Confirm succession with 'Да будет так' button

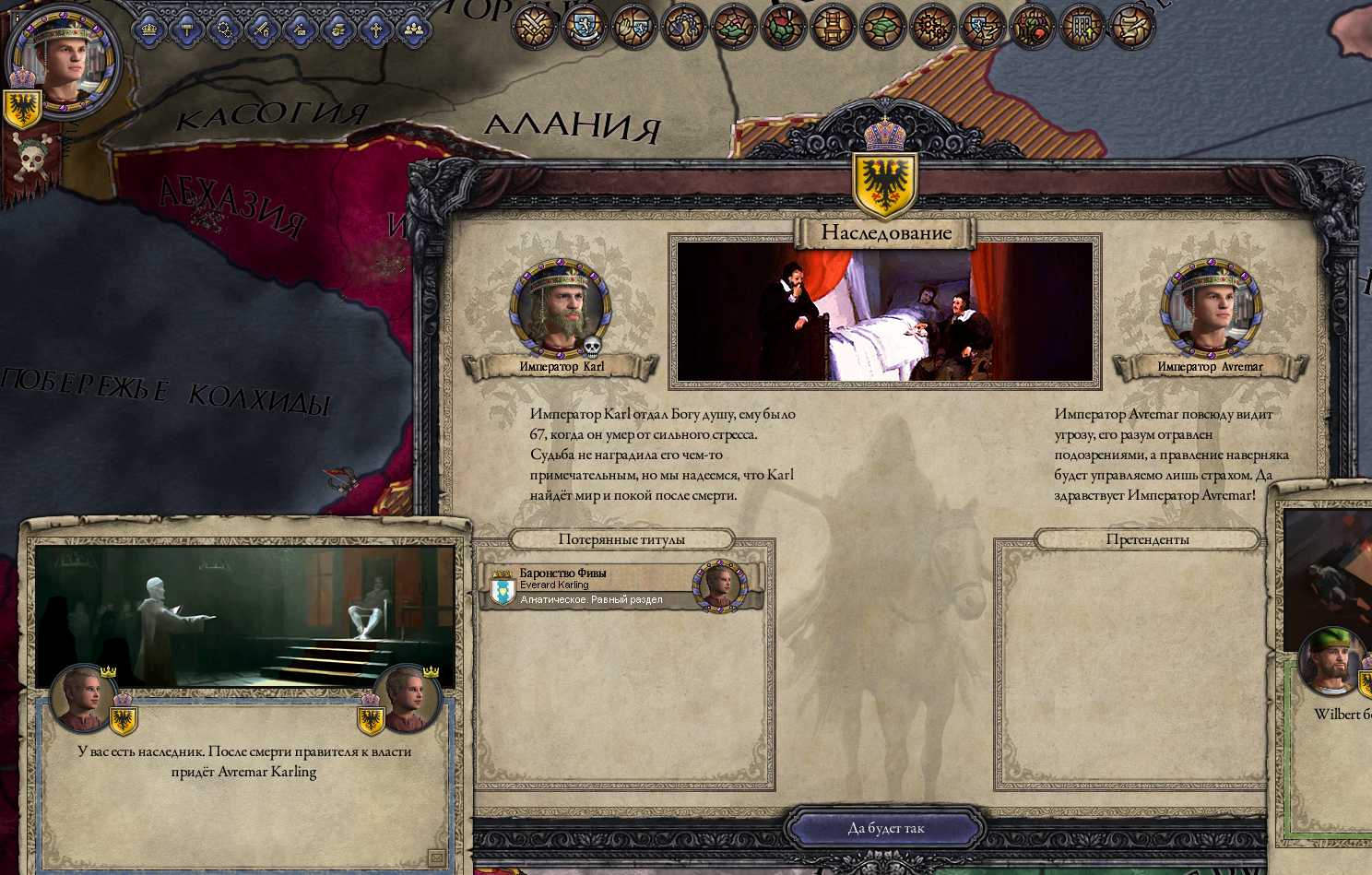click(x=885, y=828)
